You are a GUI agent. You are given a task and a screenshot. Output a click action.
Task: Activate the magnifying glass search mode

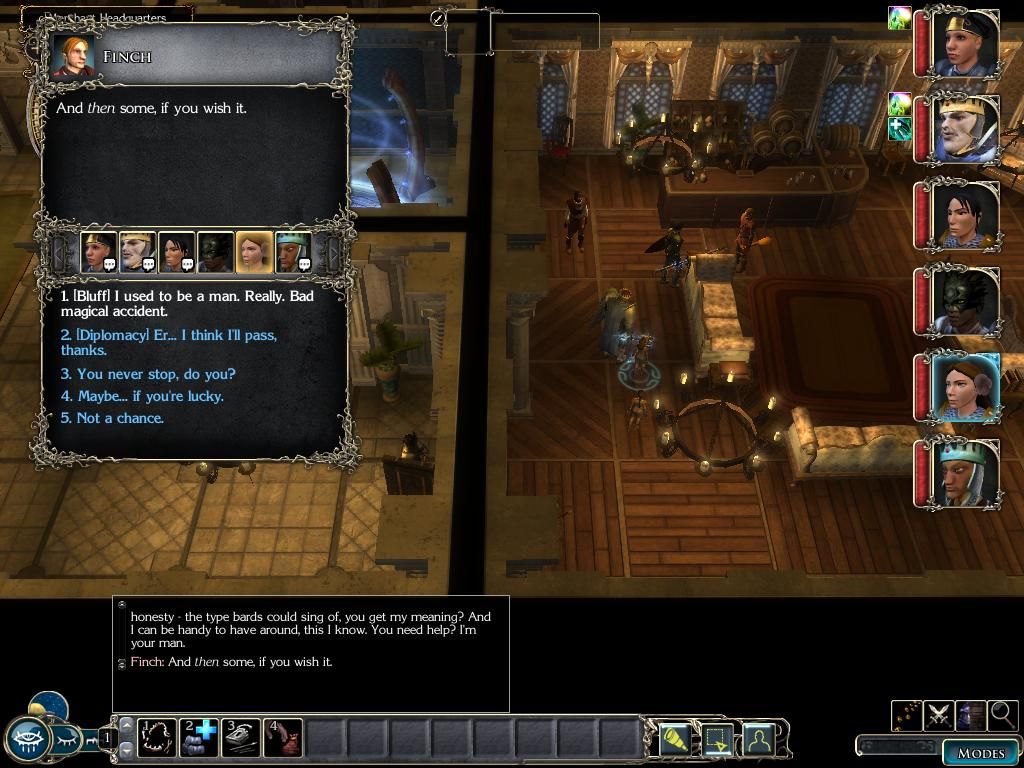pos(1001,714)
